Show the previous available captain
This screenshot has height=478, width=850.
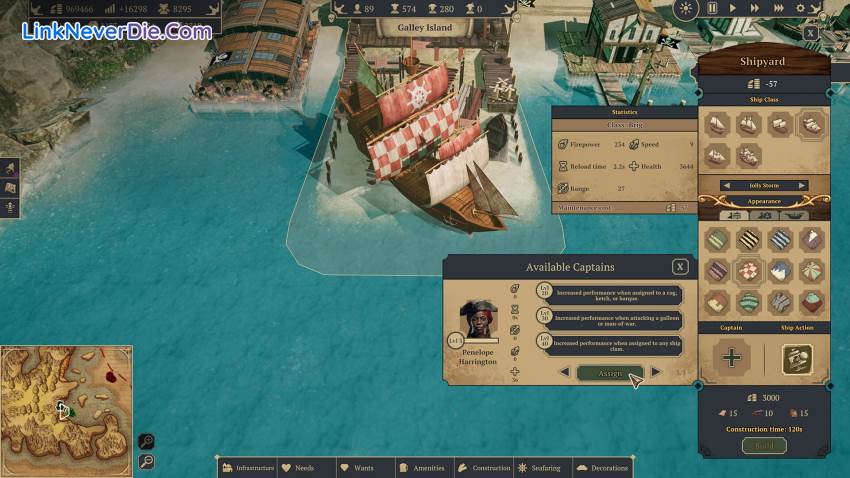pyautogui.click(x=564, y=372)
